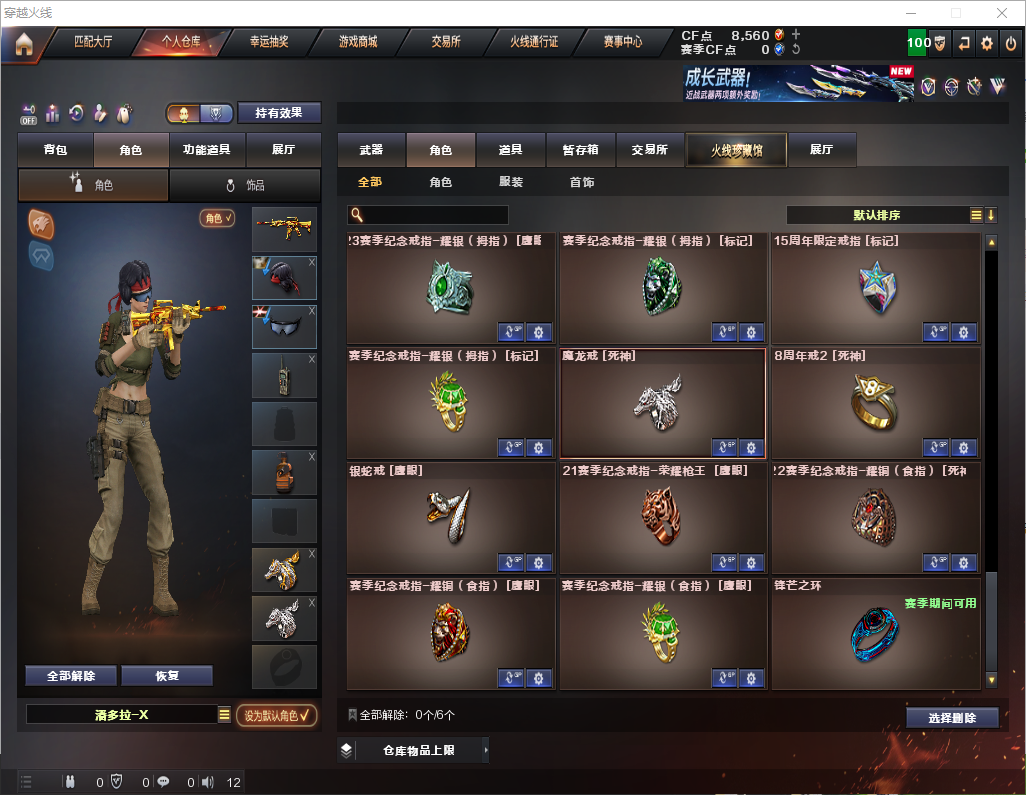Click 全部解除 under the character
The height and width of the screenshot is (795, 1026).
(x=71, y=675)
